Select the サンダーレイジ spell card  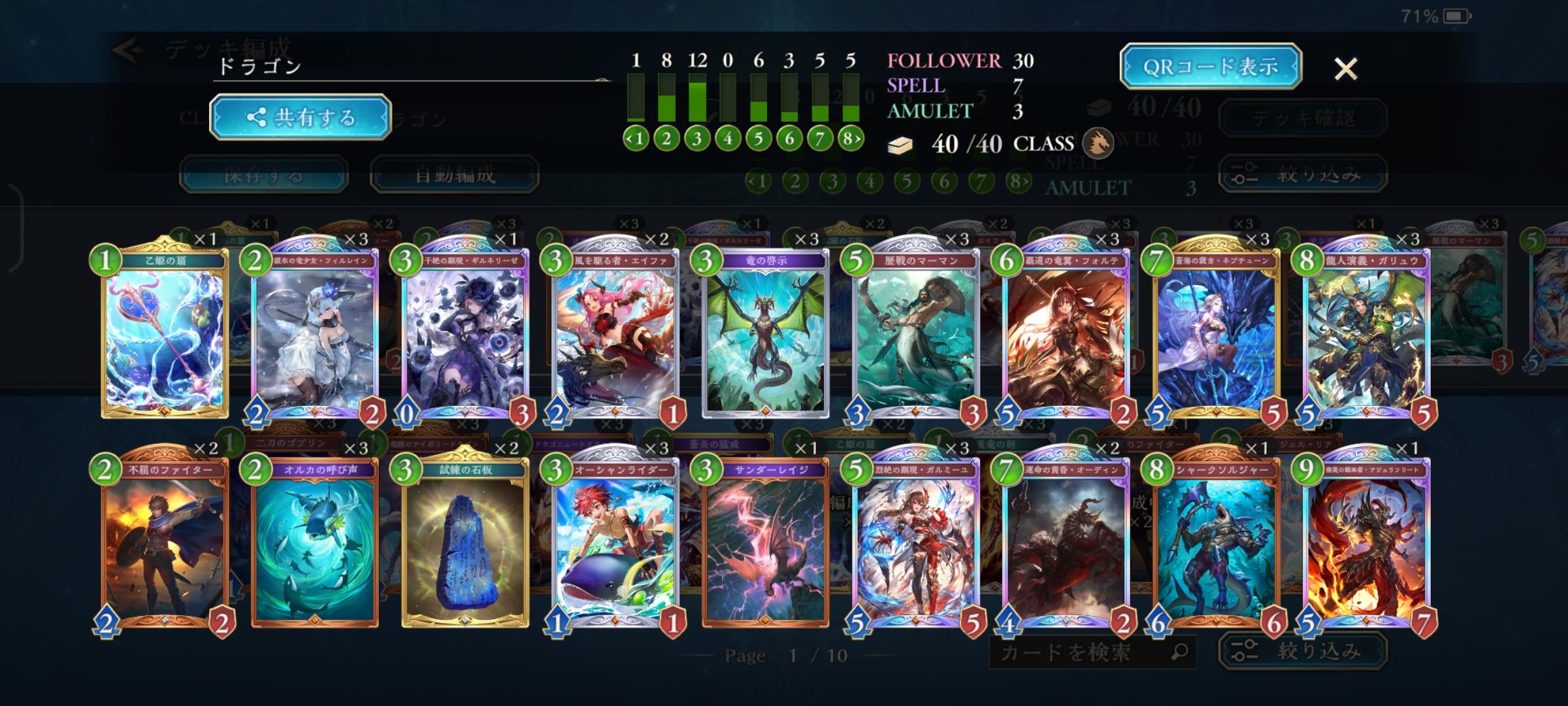(x=766, y=543)
